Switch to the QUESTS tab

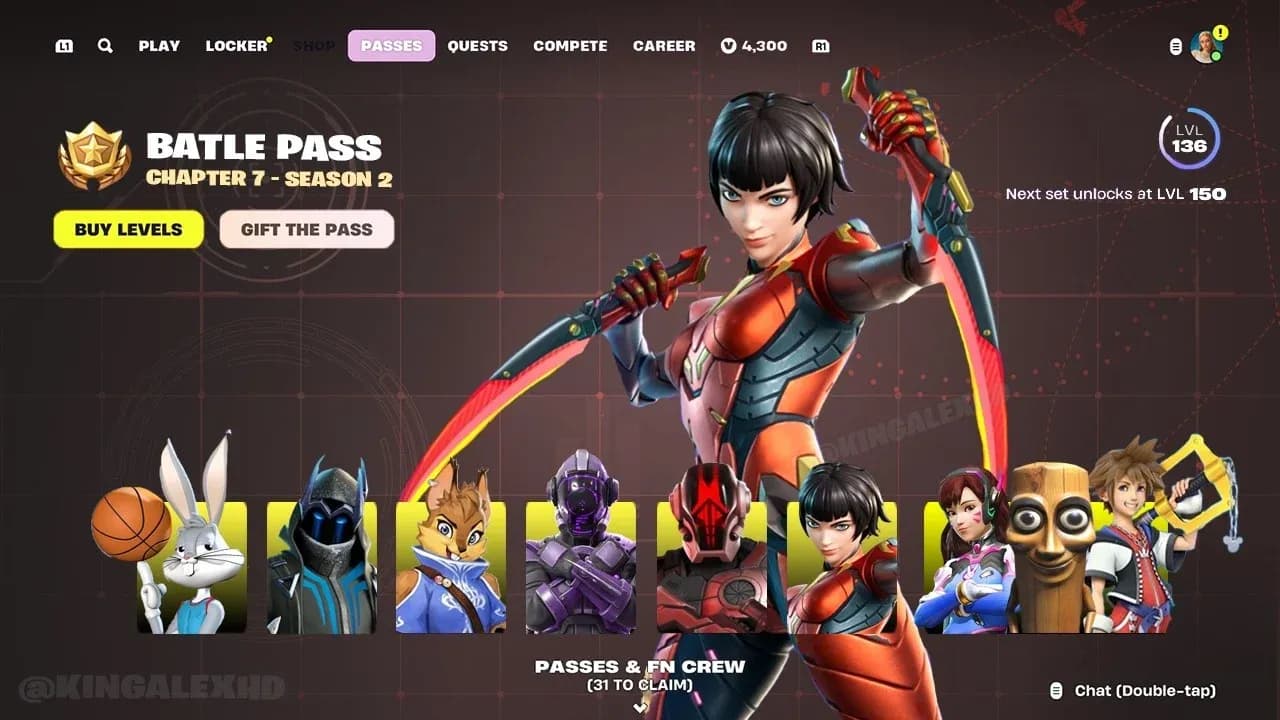[478, 45]
